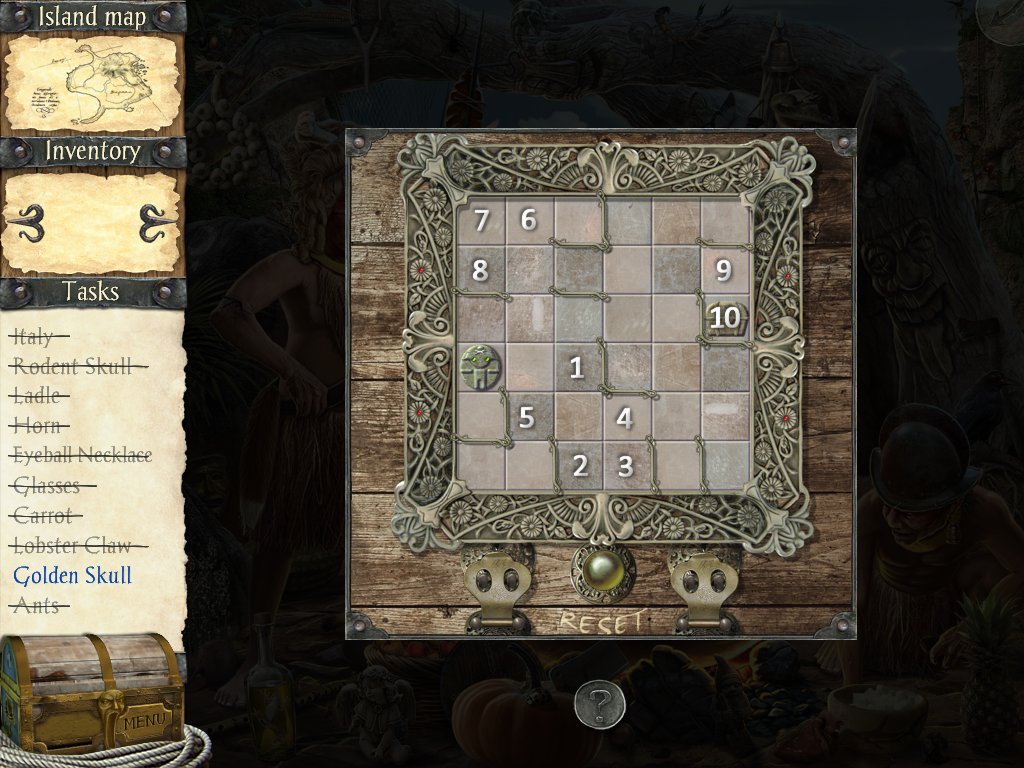This screenshot has width=1024, height=768.
Task: Select the board tile numbered 6
Action: 529,220
